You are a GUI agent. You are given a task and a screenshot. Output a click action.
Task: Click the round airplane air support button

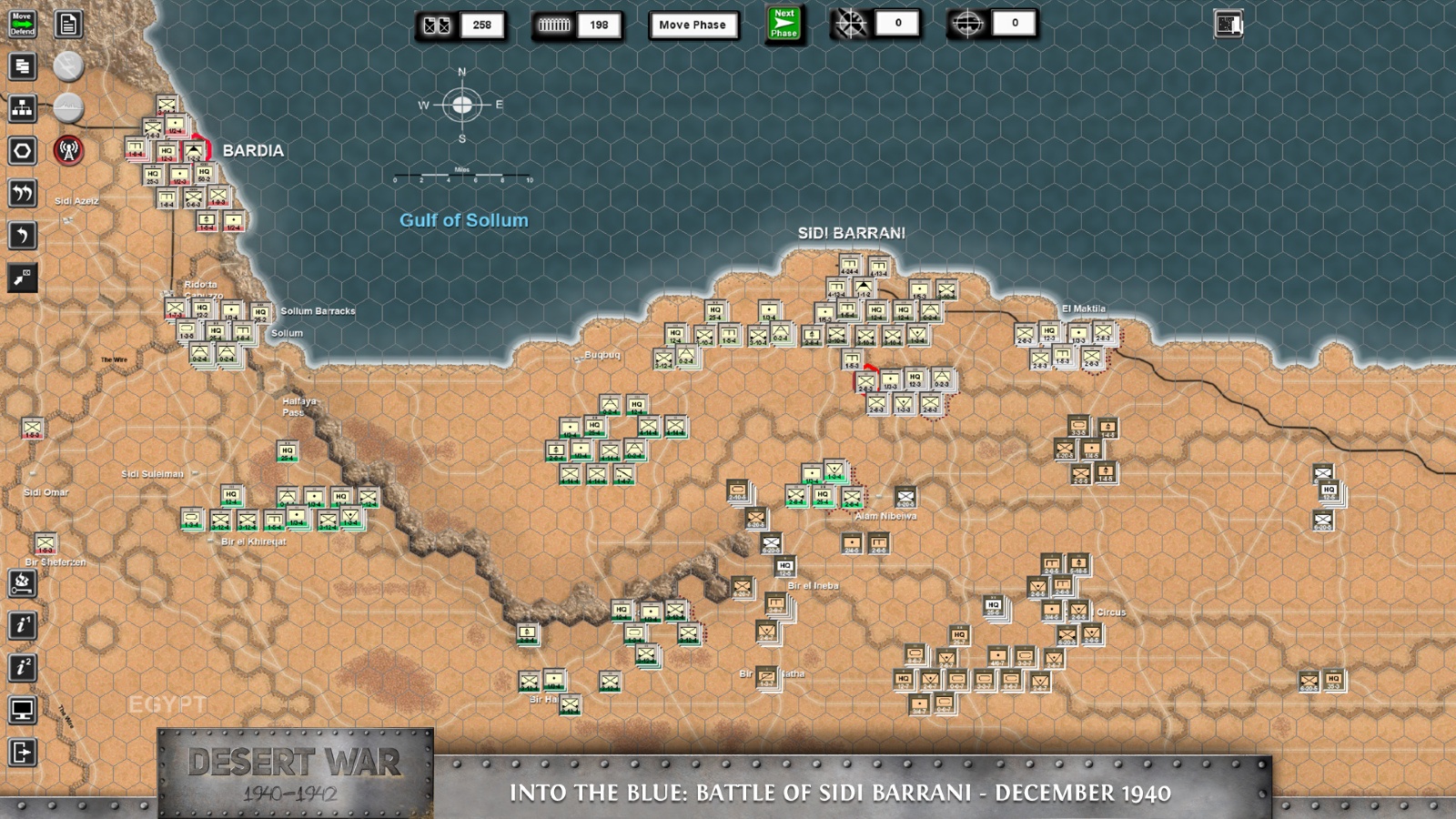click(x=68, y=66)
